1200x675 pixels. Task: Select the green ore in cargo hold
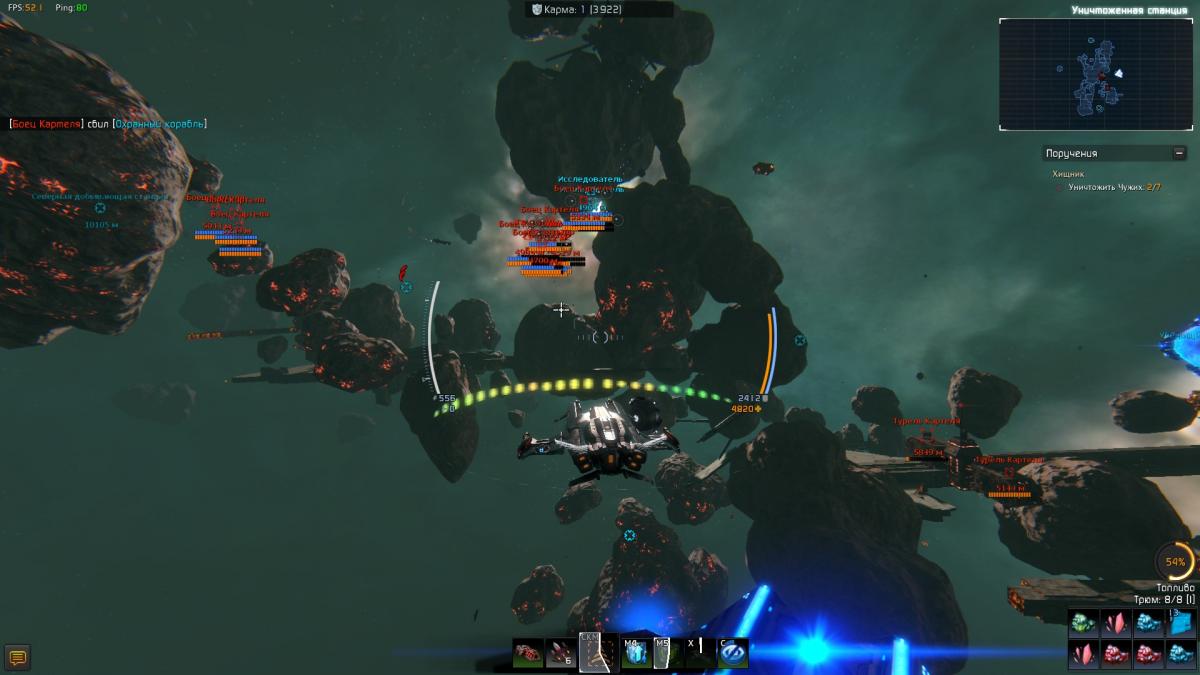(x=1084, y=623)
